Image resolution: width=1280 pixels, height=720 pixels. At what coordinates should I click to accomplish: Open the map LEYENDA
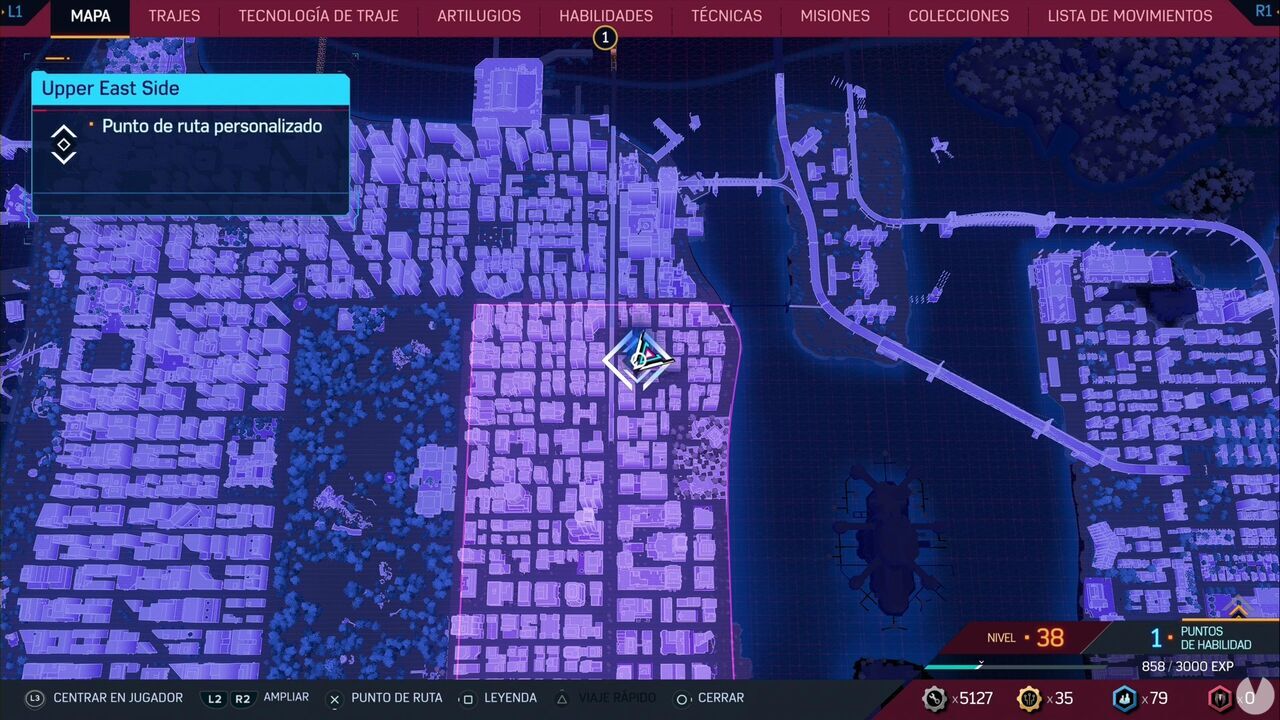(510, 698)
